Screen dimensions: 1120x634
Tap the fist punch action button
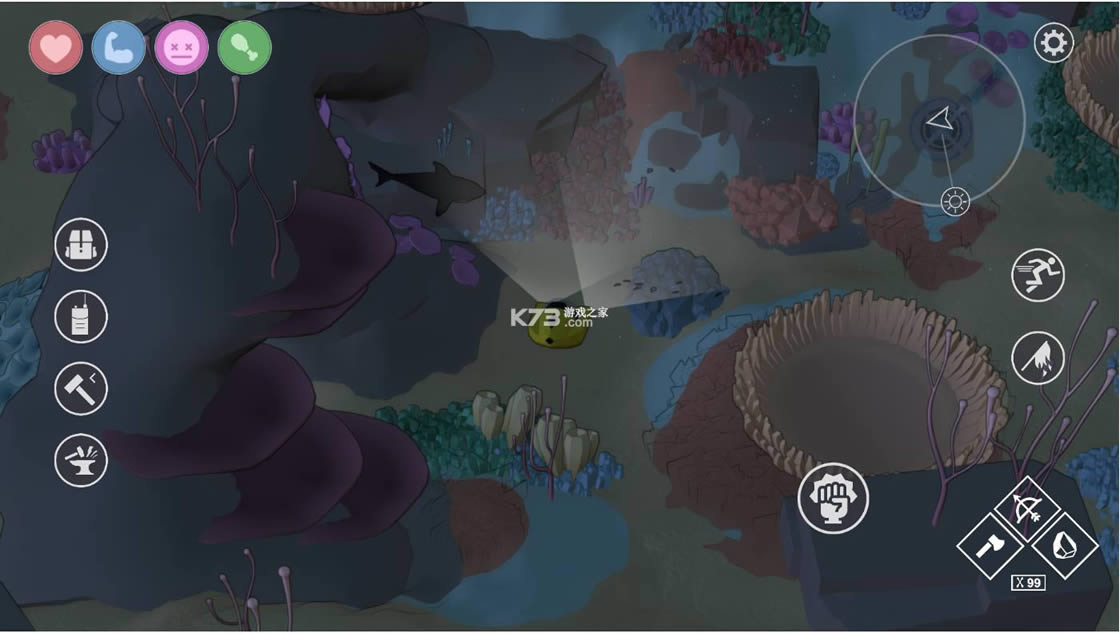[833, 498]
